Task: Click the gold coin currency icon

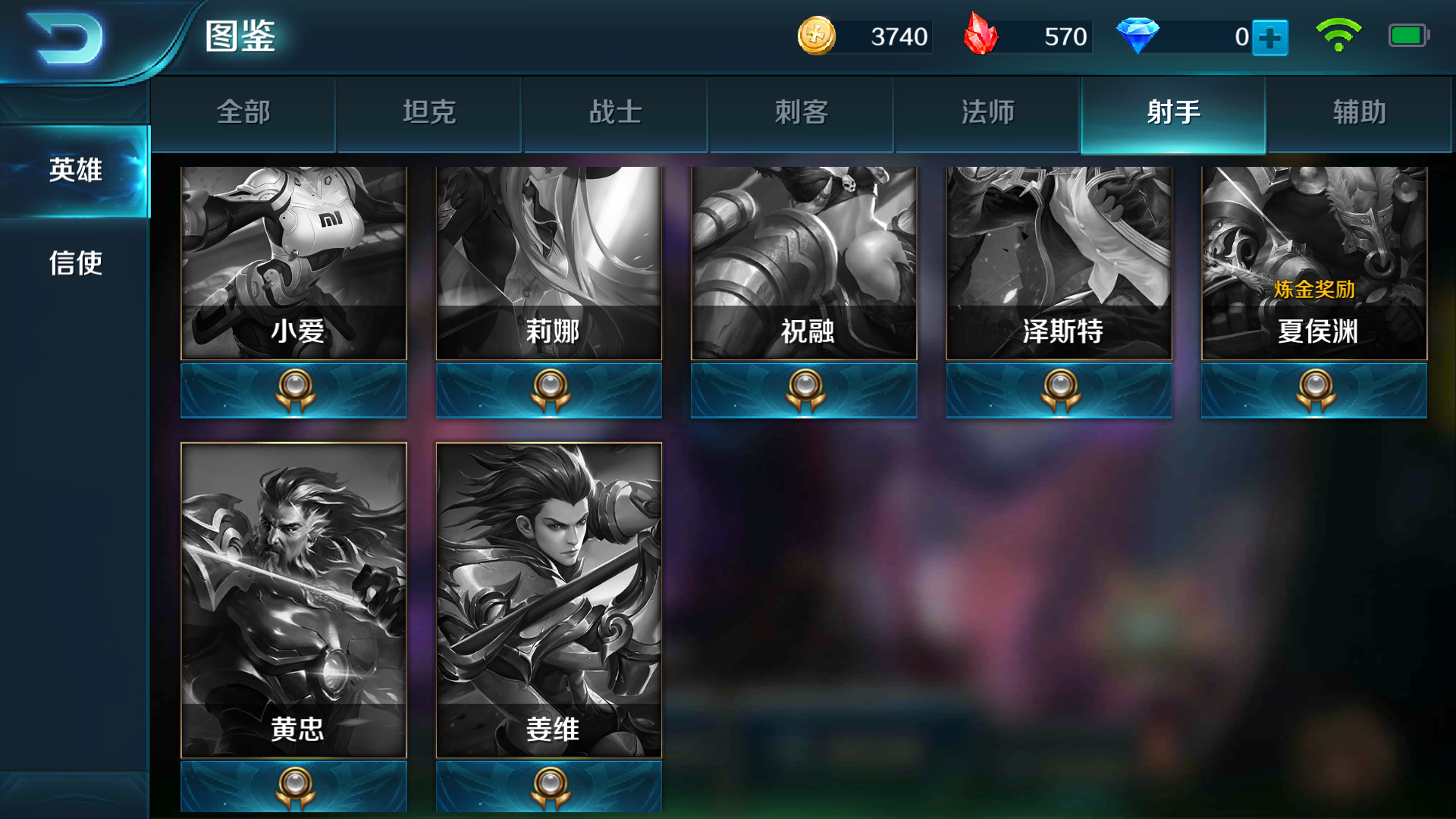Action: click(817, 34)
